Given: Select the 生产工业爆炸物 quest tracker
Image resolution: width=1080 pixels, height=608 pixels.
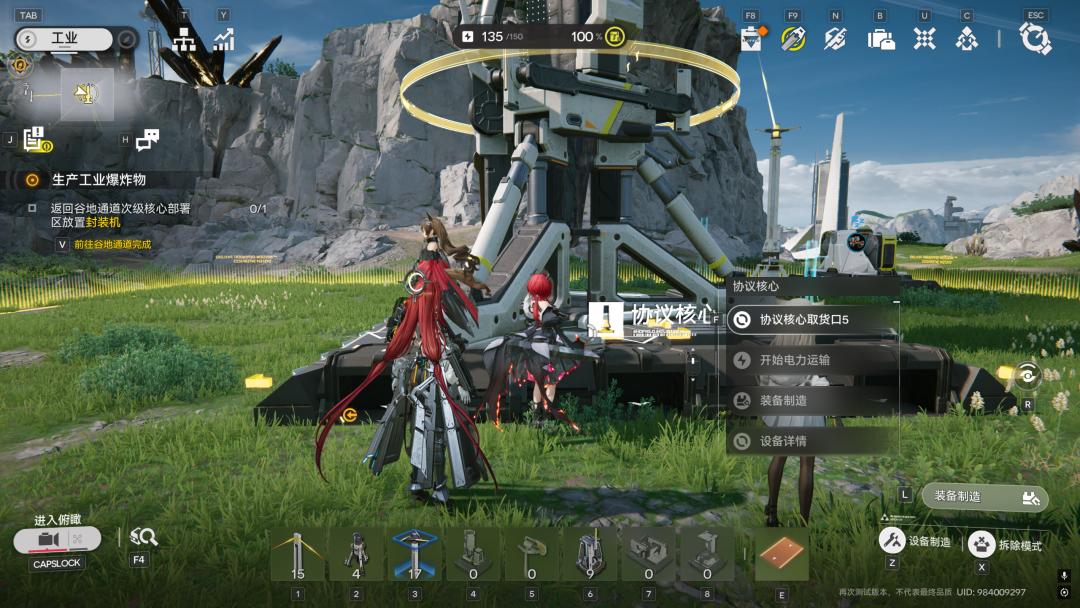Looking at the screenshot, I should coord(98,180).
